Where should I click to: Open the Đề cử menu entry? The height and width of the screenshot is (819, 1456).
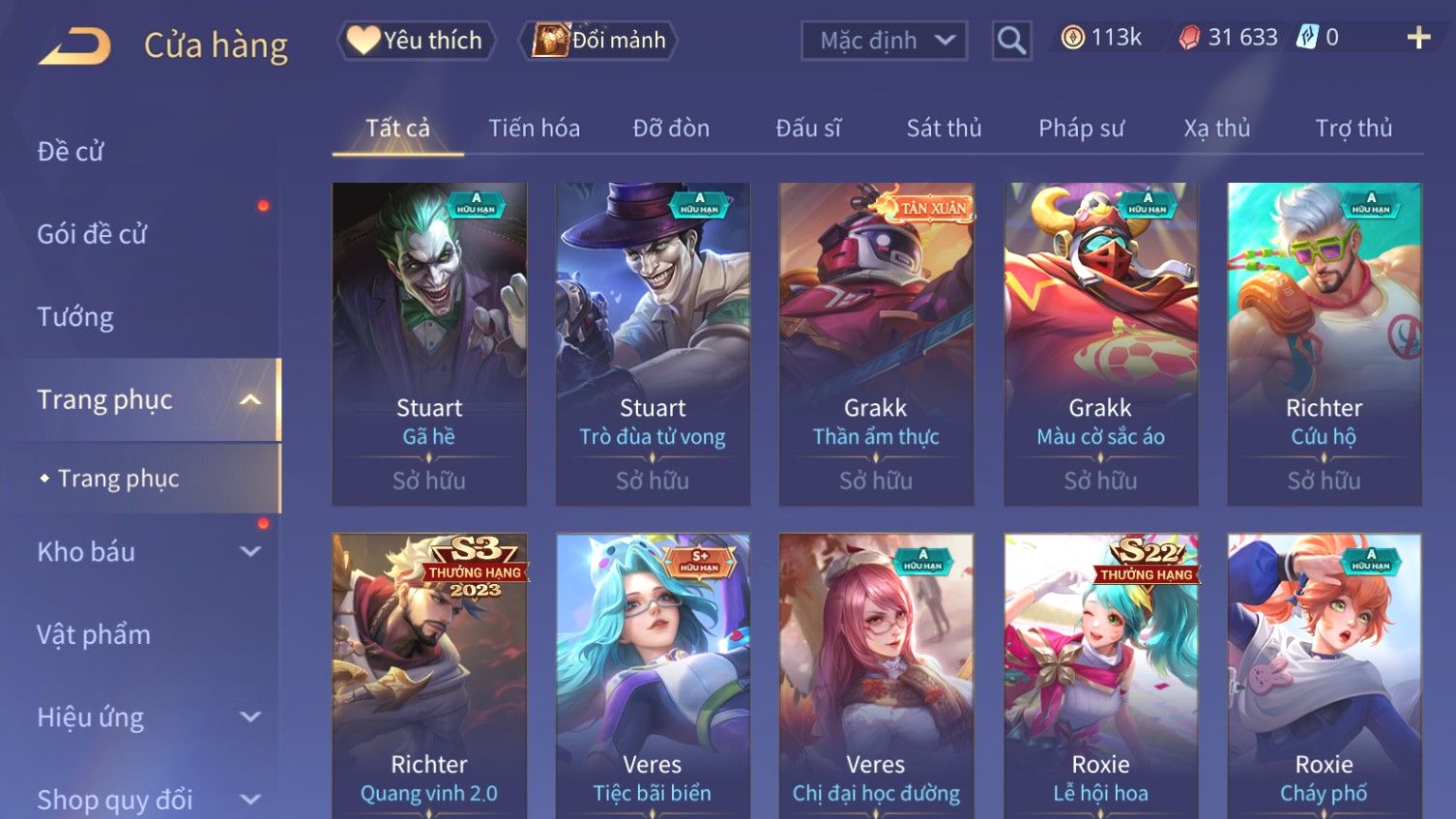pyautogui.click(x=71, y=152)
